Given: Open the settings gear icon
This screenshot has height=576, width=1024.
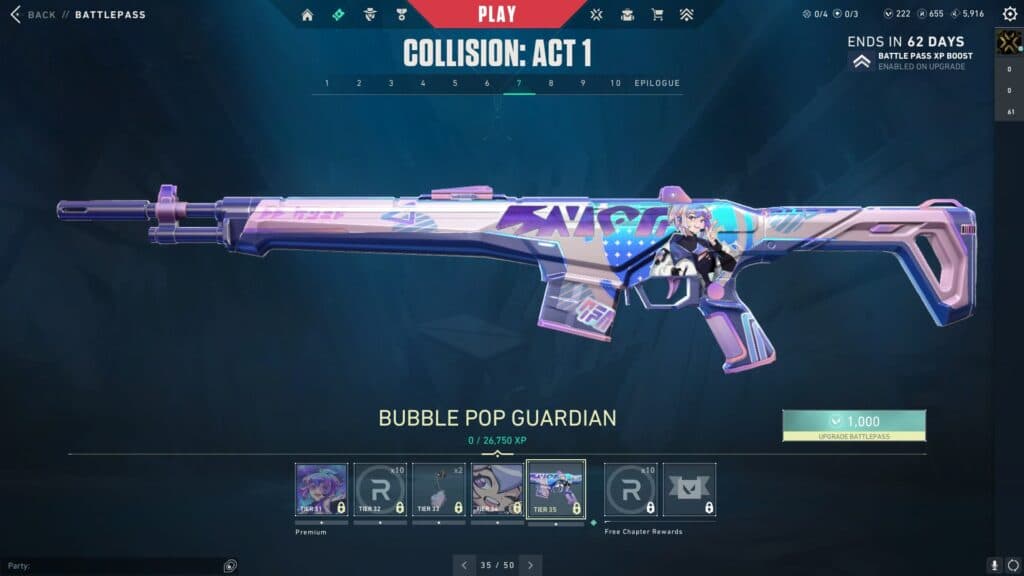Looking at the screenshot, I should pyautogui.click(x=1012, y=566).
